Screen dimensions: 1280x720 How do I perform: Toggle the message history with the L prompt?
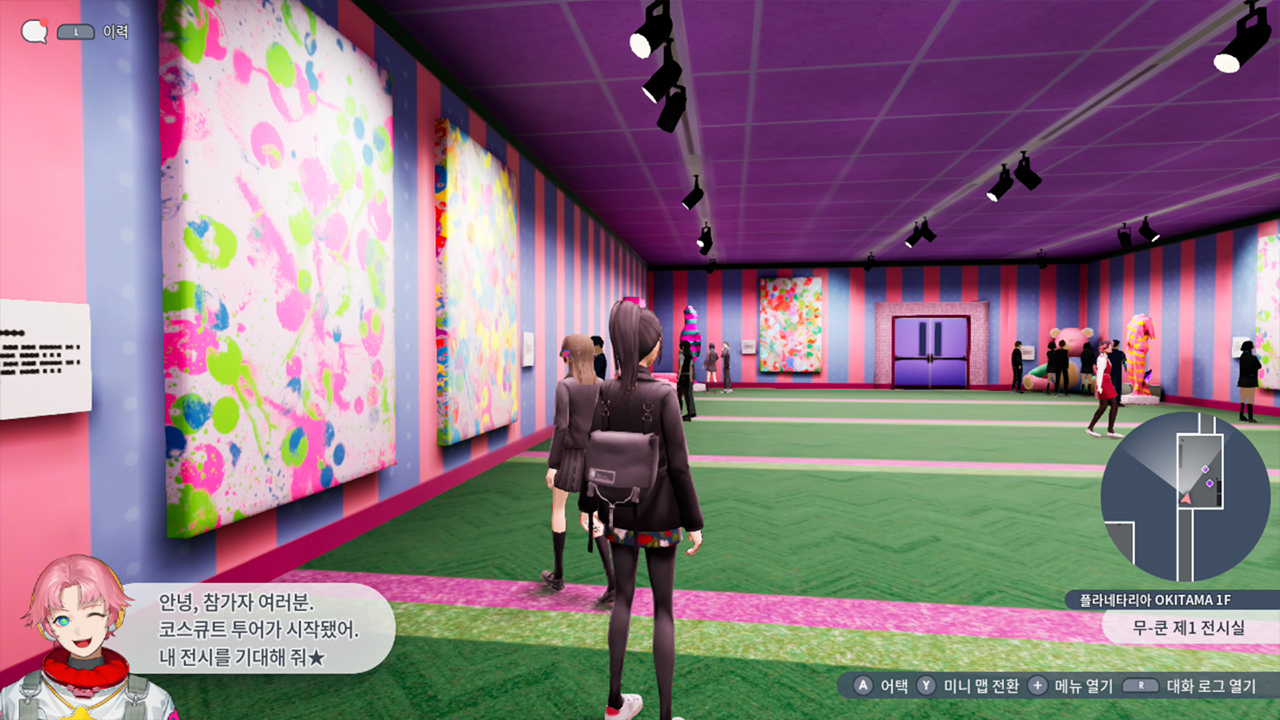click(74, 31)
